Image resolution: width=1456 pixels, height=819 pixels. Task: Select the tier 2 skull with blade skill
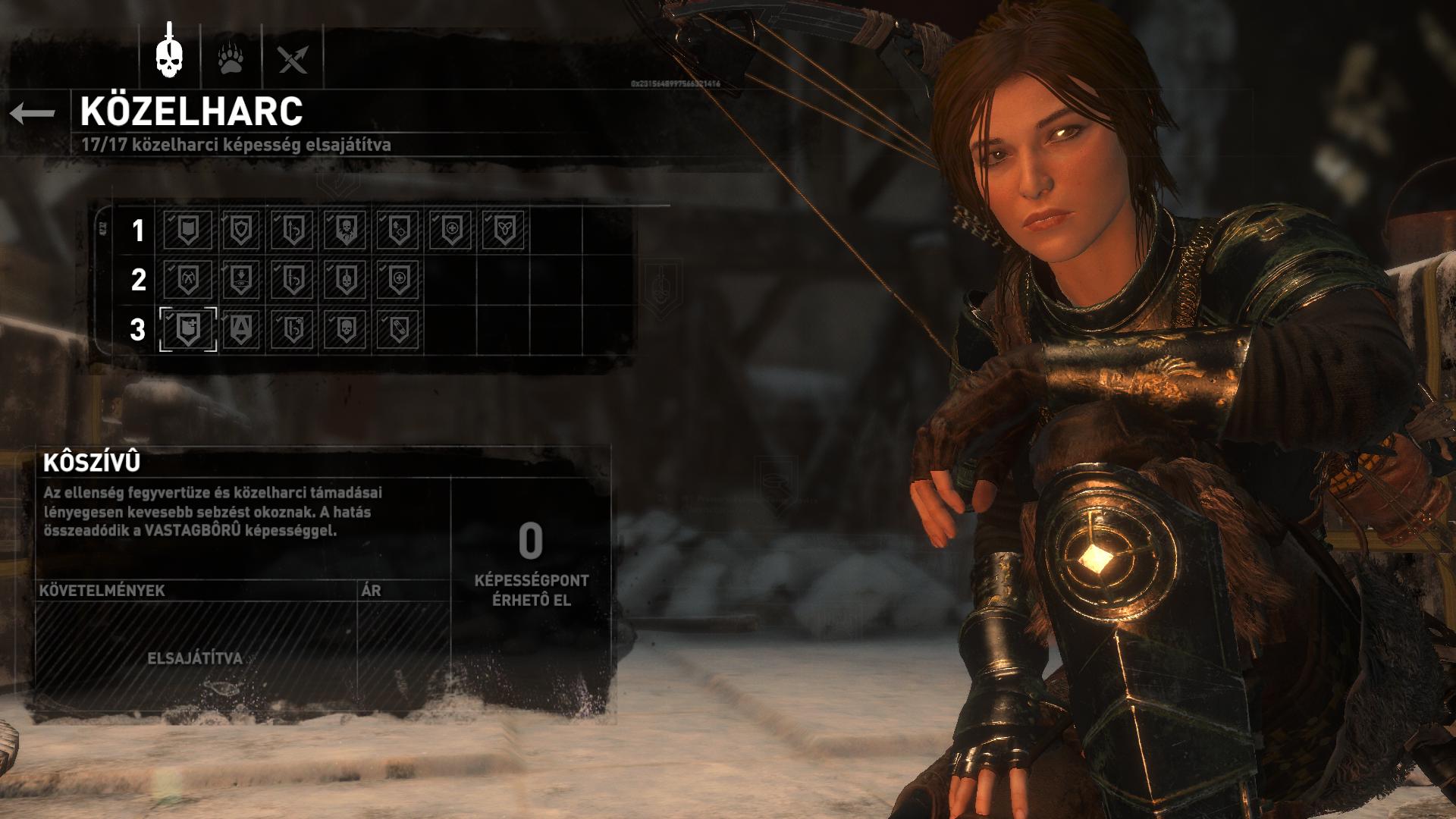(x=346, y=280)
